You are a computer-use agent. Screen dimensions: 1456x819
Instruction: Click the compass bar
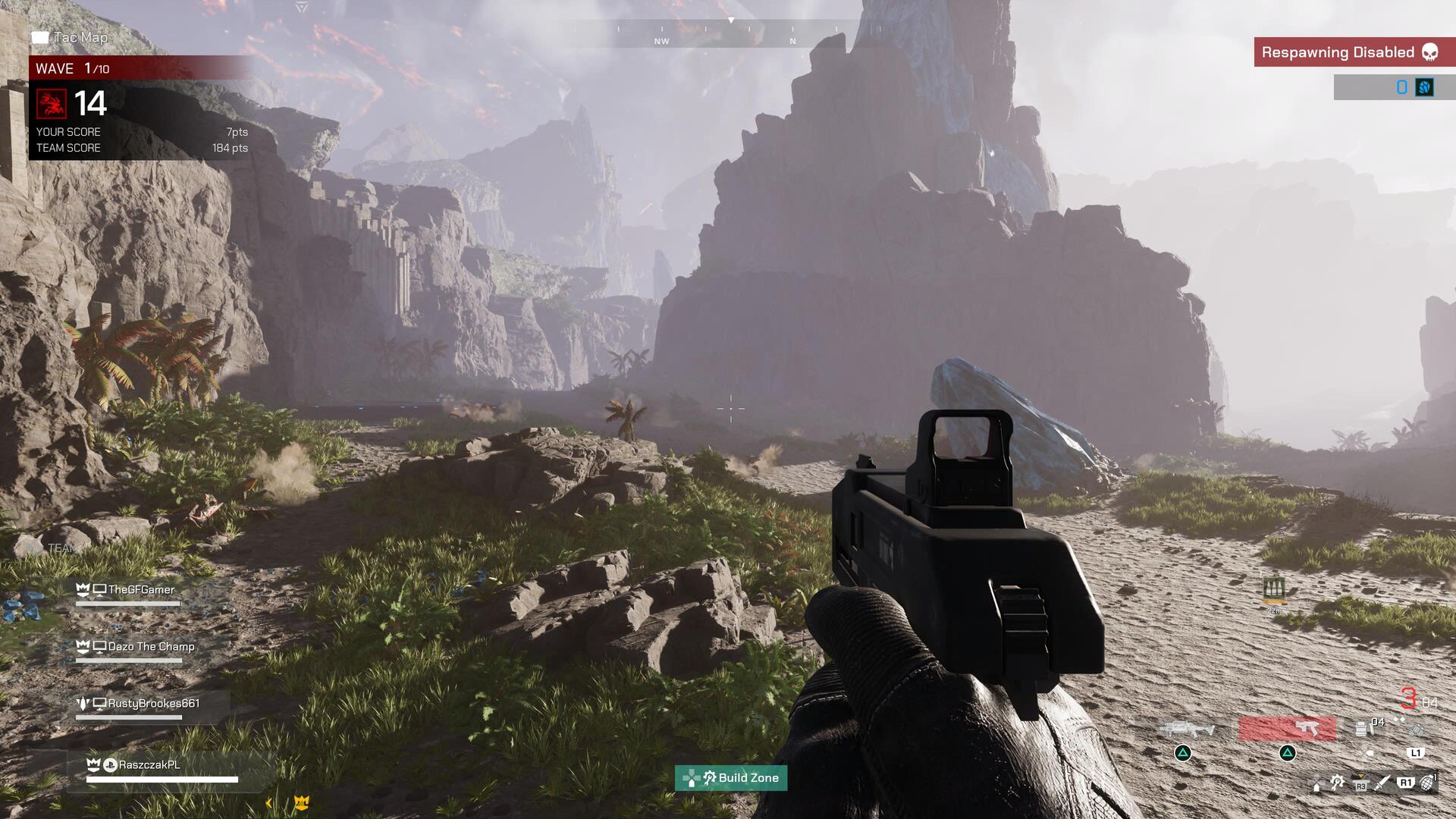(x=728, y=34)
